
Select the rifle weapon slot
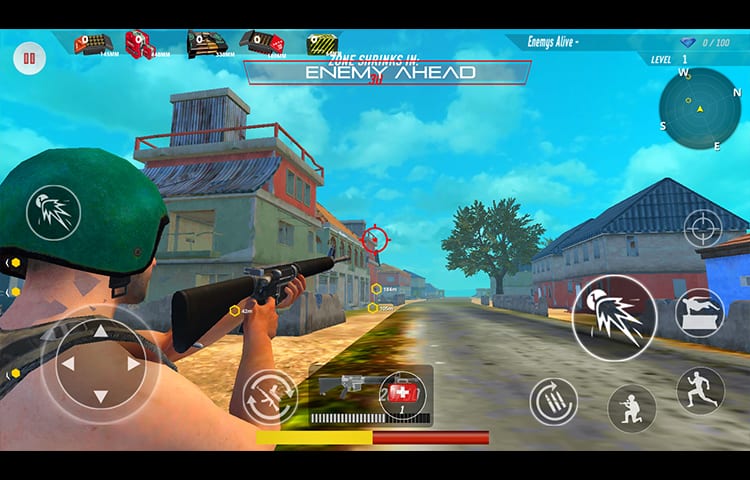coord(343,387)
